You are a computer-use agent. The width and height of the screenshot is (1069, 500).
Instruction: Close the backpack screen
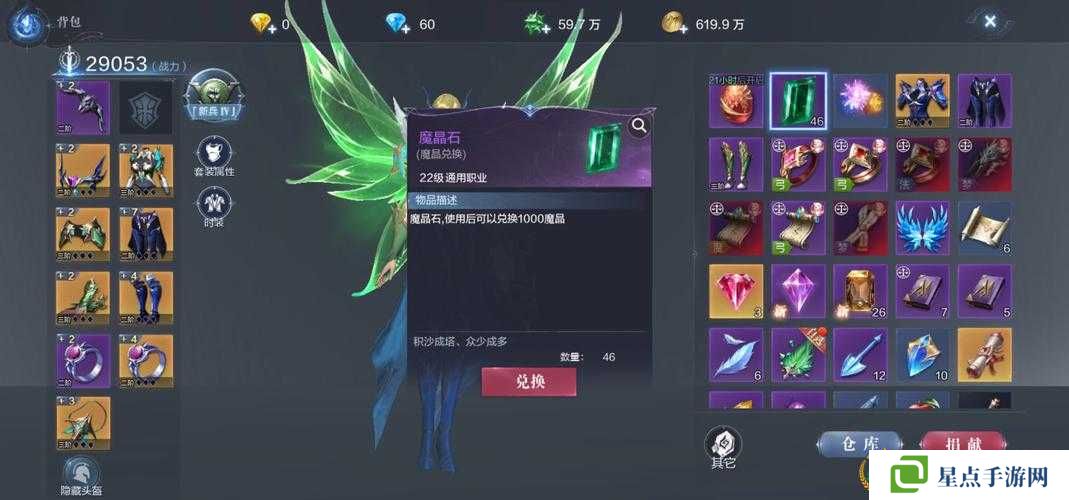pos(989,21)
